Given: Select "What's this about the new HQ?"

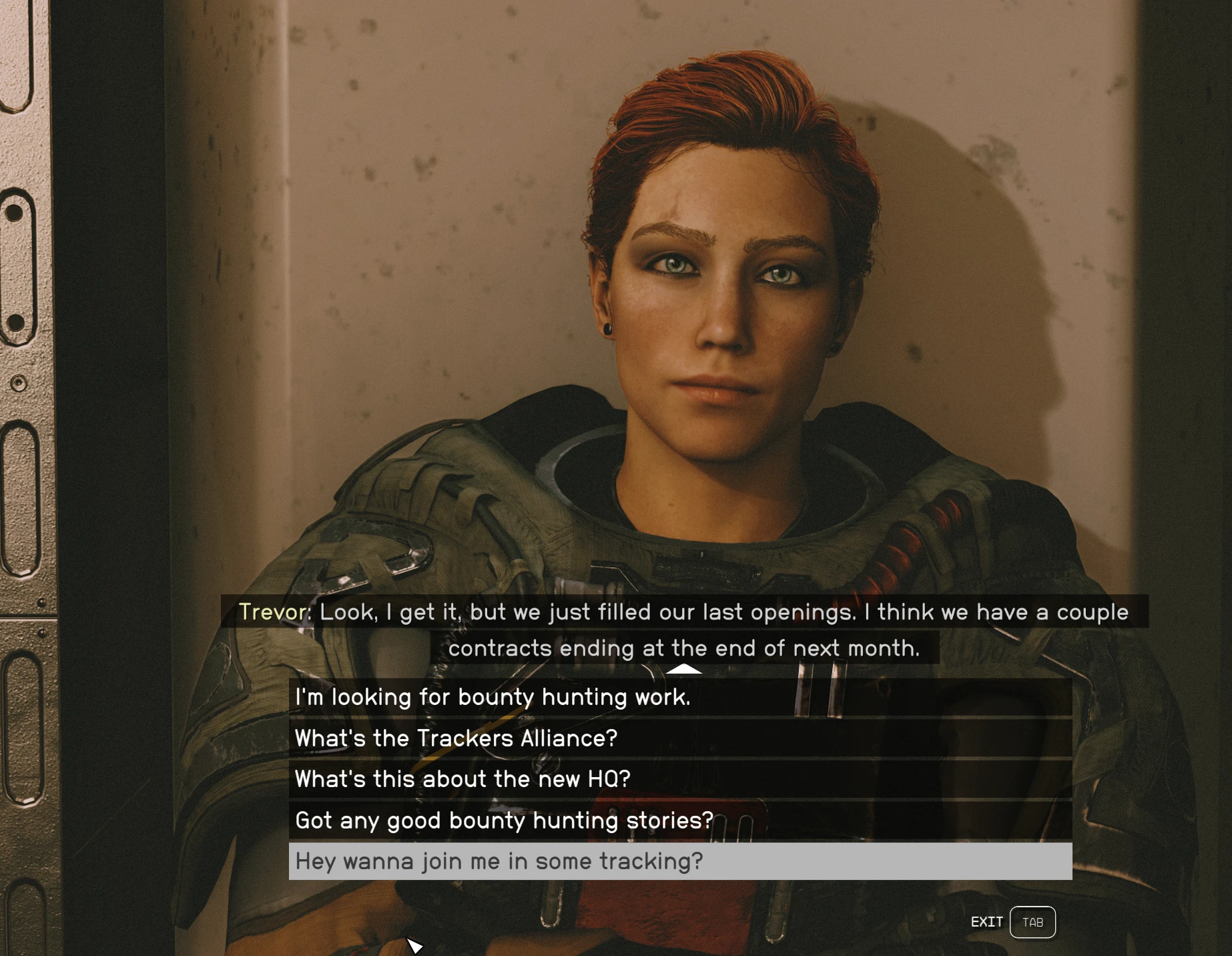Looking at the screenshot, I should pos(679,779).
